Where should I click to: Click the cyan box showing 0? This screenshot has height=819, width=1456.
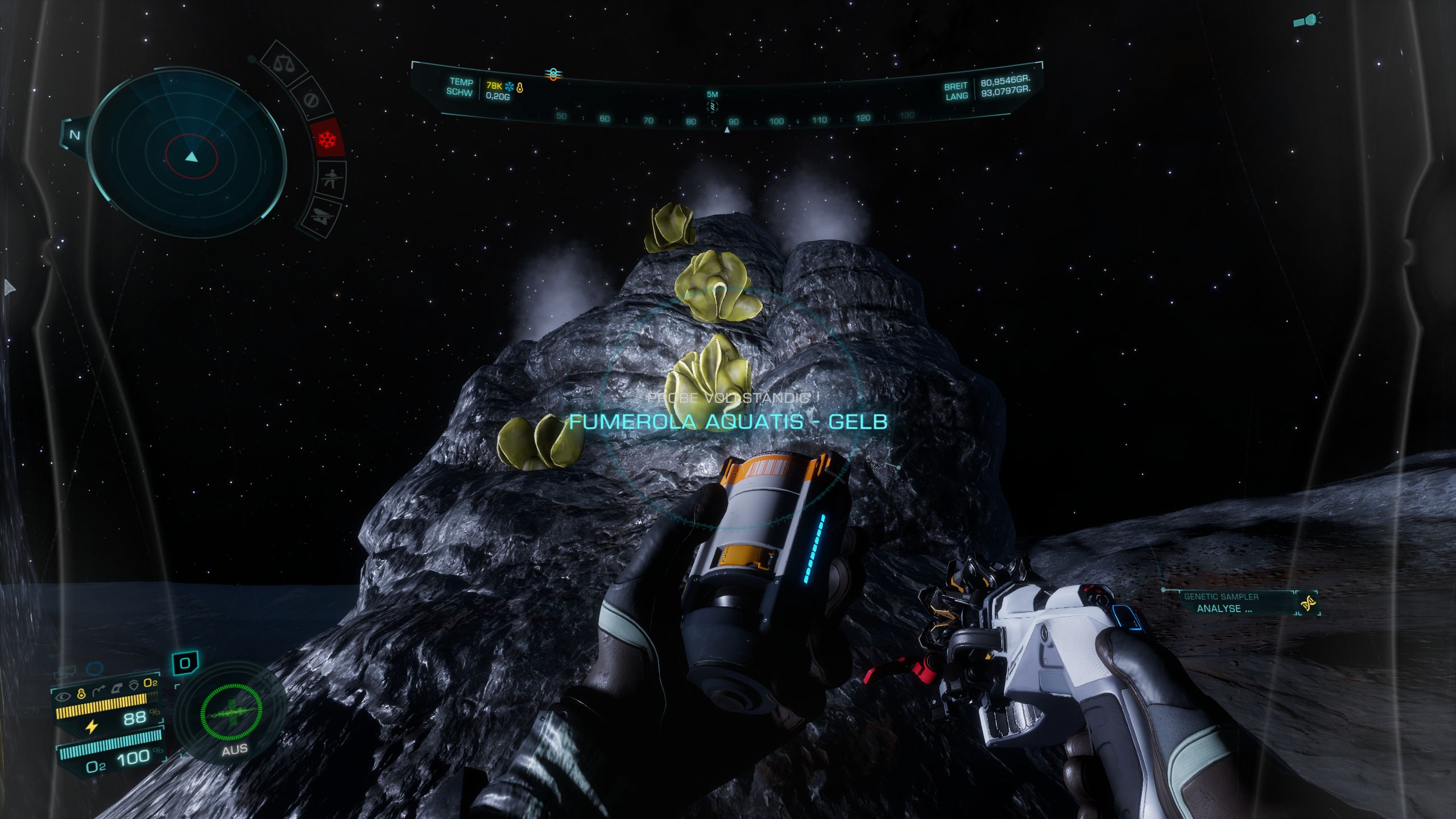point(185,663)
